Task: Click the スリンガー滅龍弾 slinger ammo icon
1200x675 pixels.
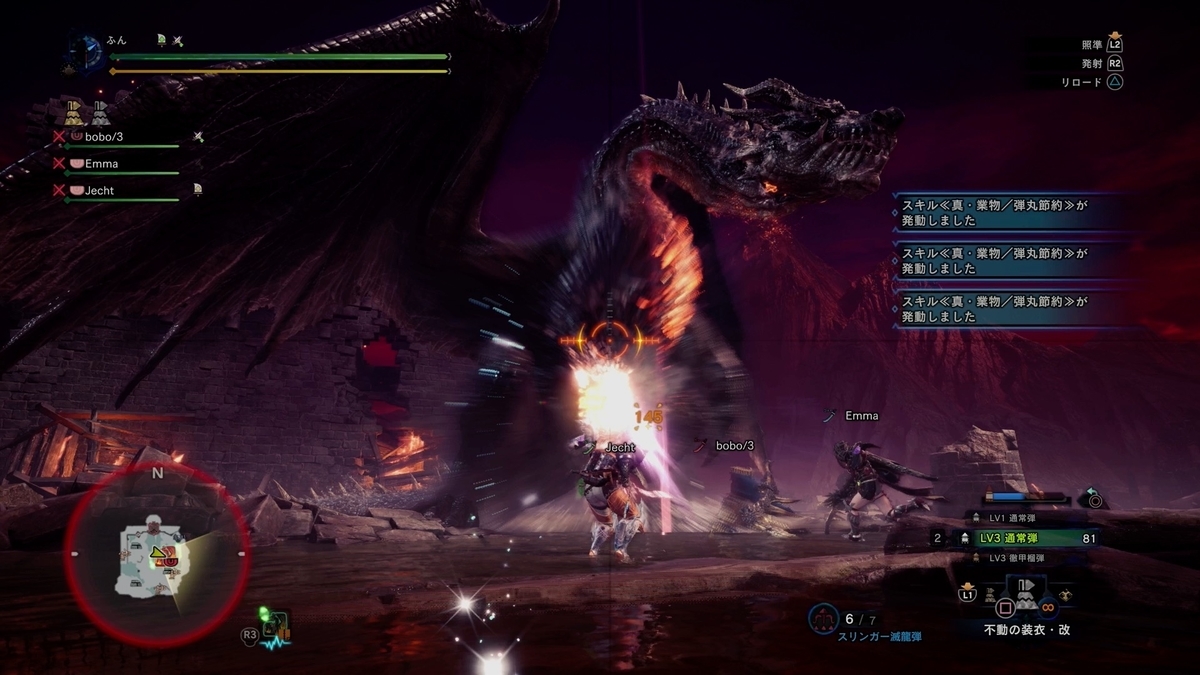Action: tap(823, 620)
